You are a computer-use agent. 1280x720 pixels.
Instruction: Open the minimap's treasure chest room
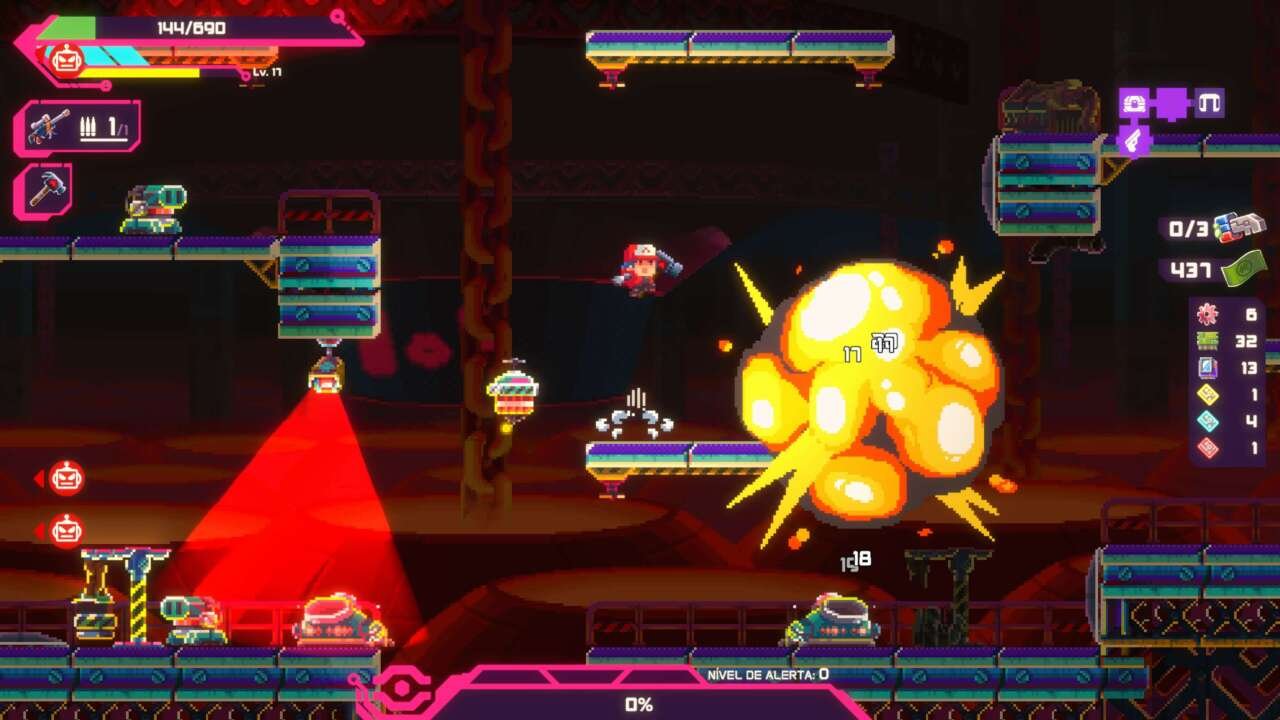tap(1133, 103)
